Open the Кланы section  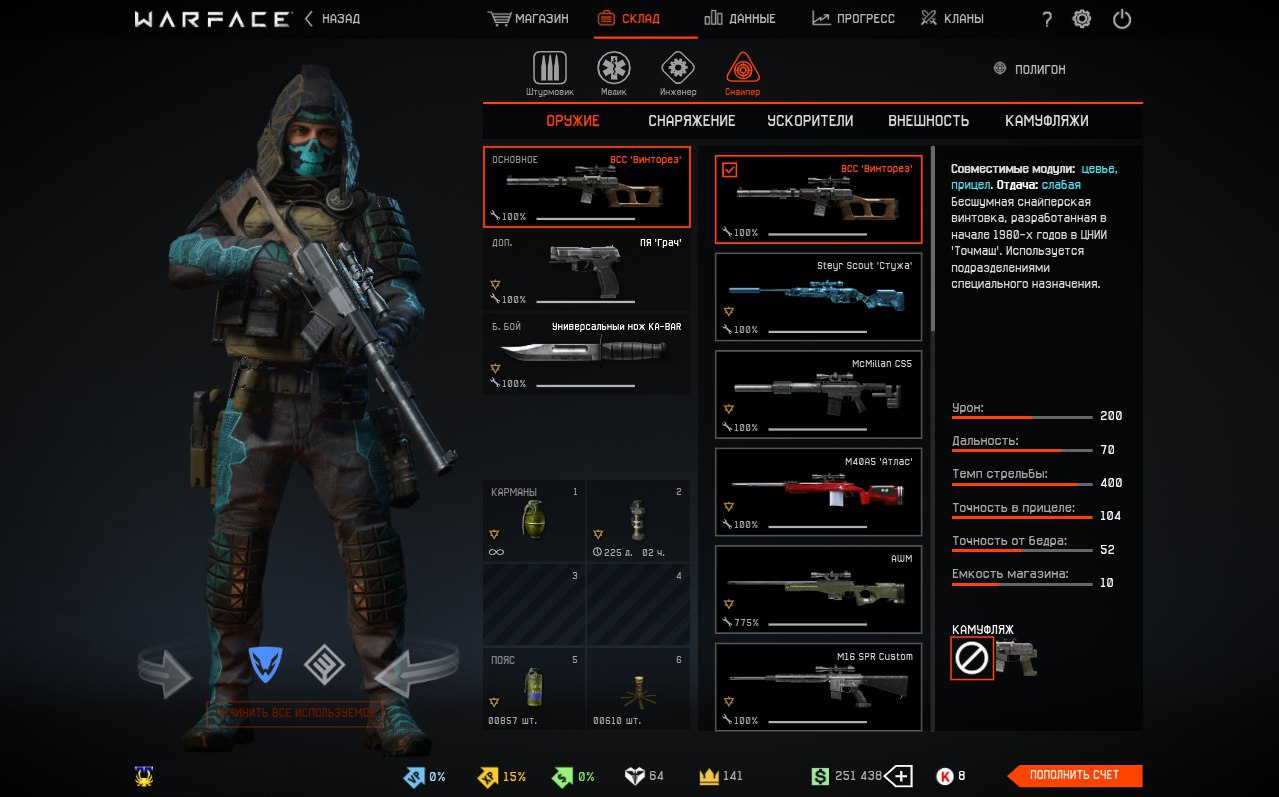952,19
